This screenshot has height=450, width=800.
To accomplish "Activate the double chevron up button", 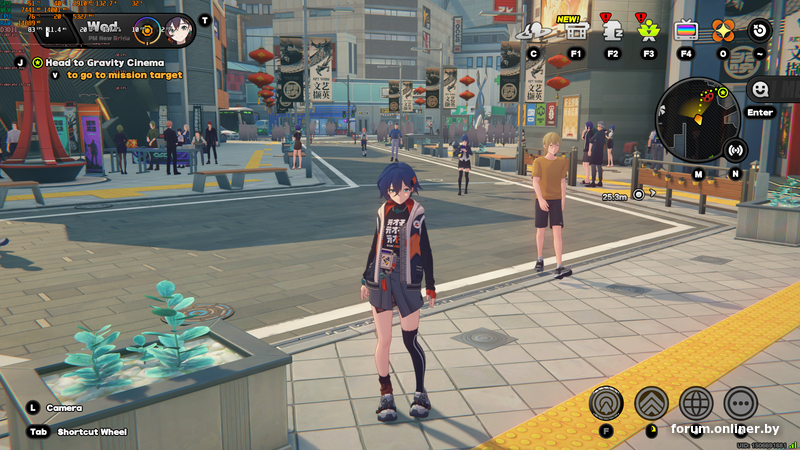I will coord(651,403).
